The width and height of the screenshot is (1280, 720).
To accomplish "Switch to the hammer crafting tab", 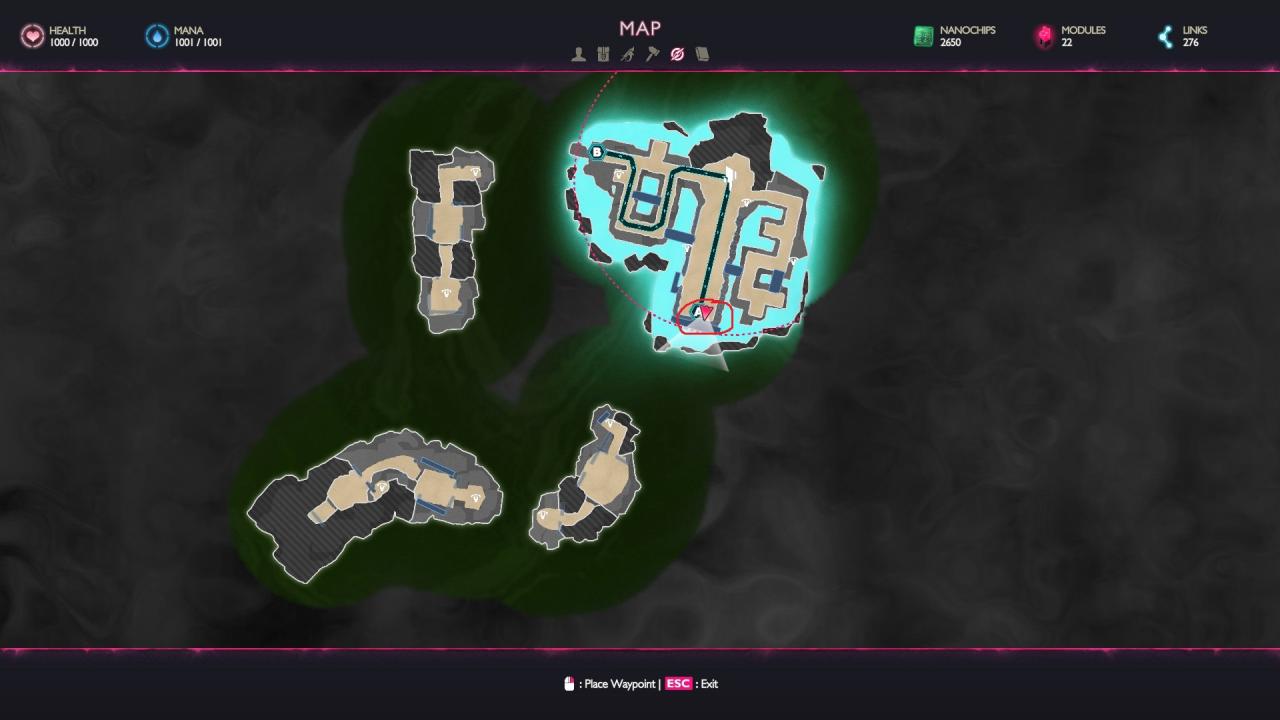I will click(652, 55).
